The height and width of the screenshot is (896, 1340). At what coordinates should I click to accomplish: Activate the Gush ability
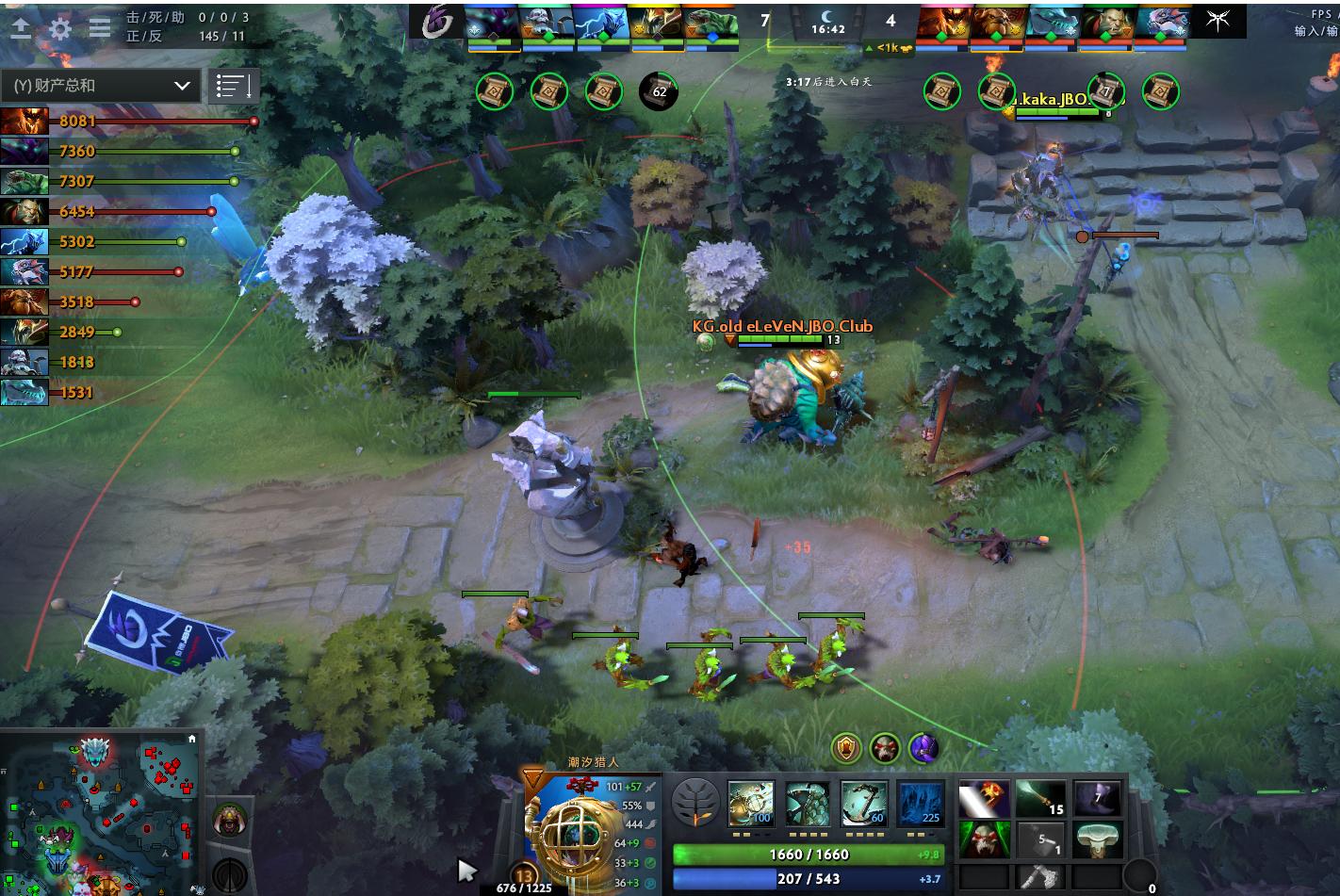[x=751, y=804]
